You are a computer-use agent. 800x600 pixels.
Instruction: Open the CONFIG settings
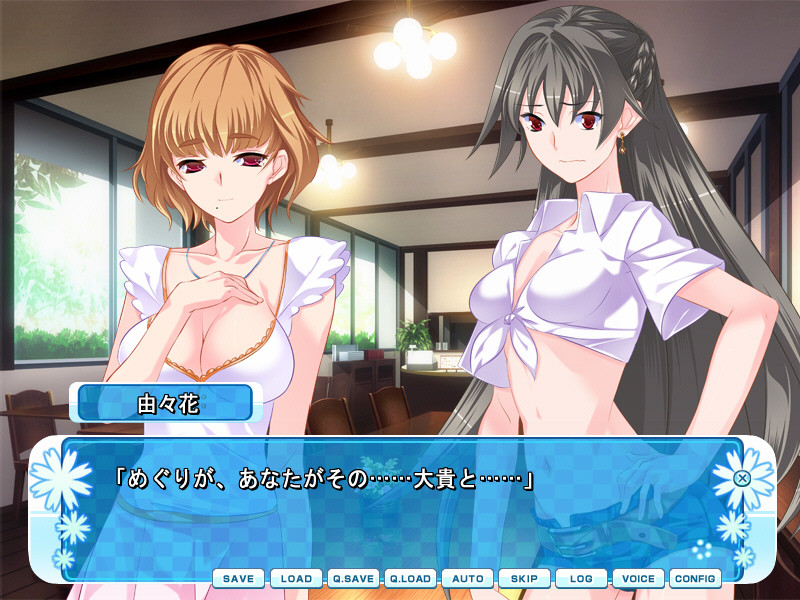pos(695,579)
